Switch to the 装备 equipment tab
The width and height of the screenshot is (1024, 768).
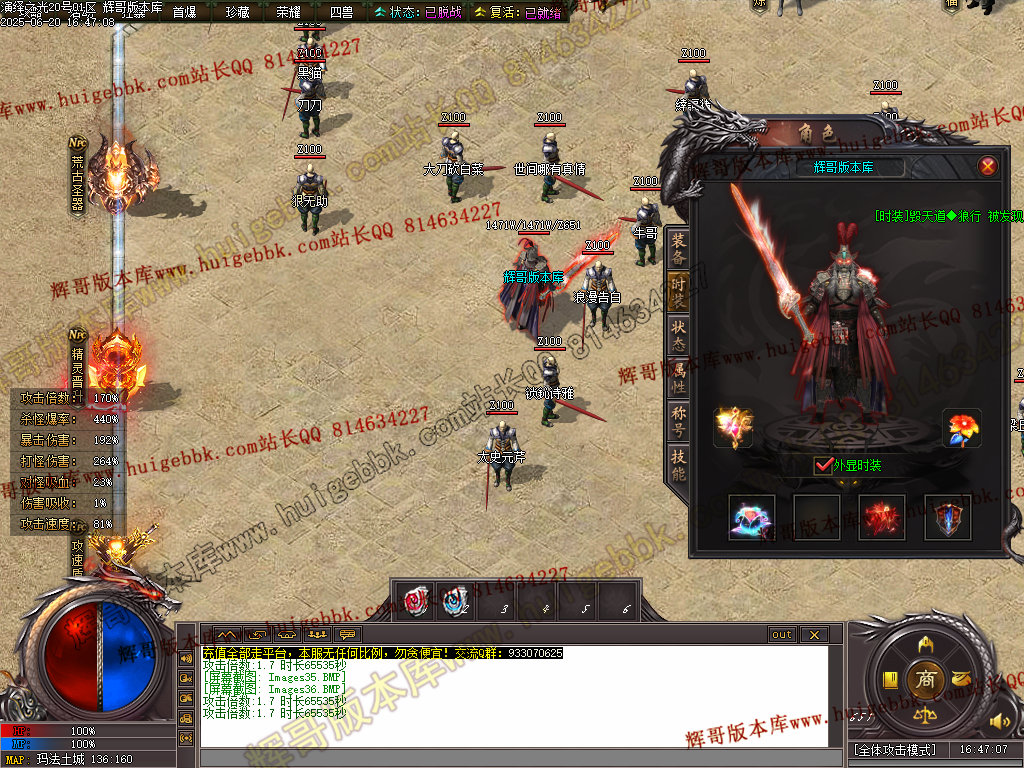(679, 249)
